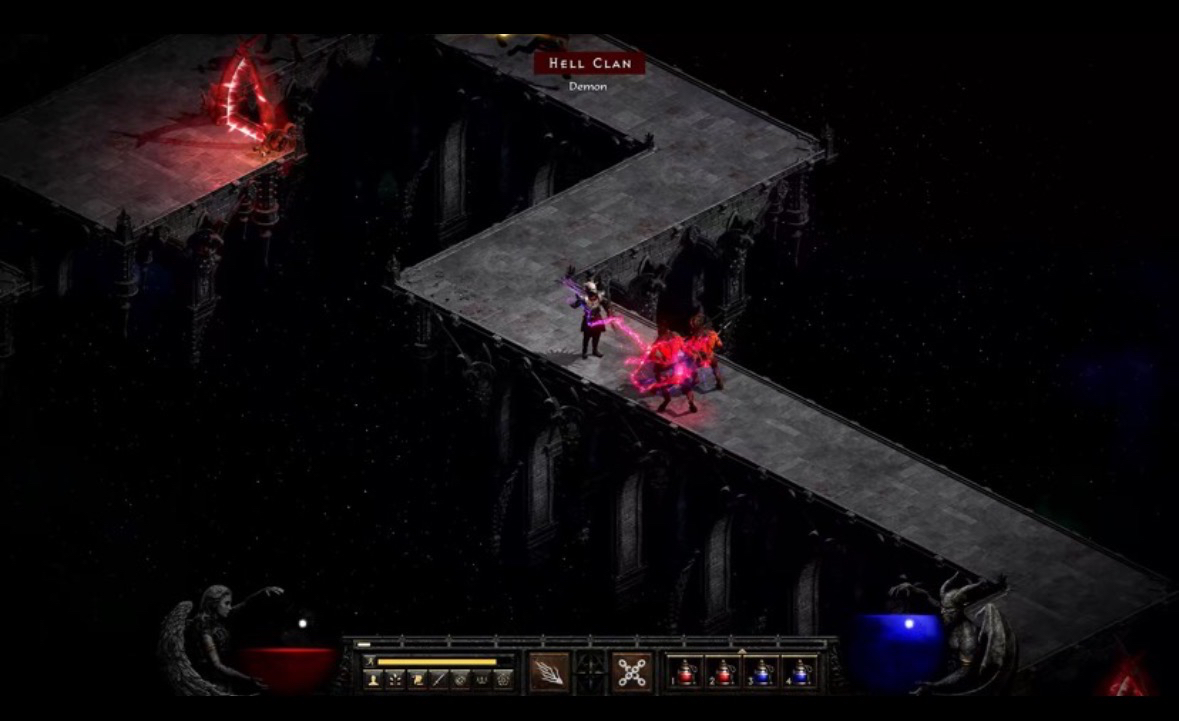The image size is (1179, 721).
Task: Click the left attack skill icon
Action: [549, 672]
